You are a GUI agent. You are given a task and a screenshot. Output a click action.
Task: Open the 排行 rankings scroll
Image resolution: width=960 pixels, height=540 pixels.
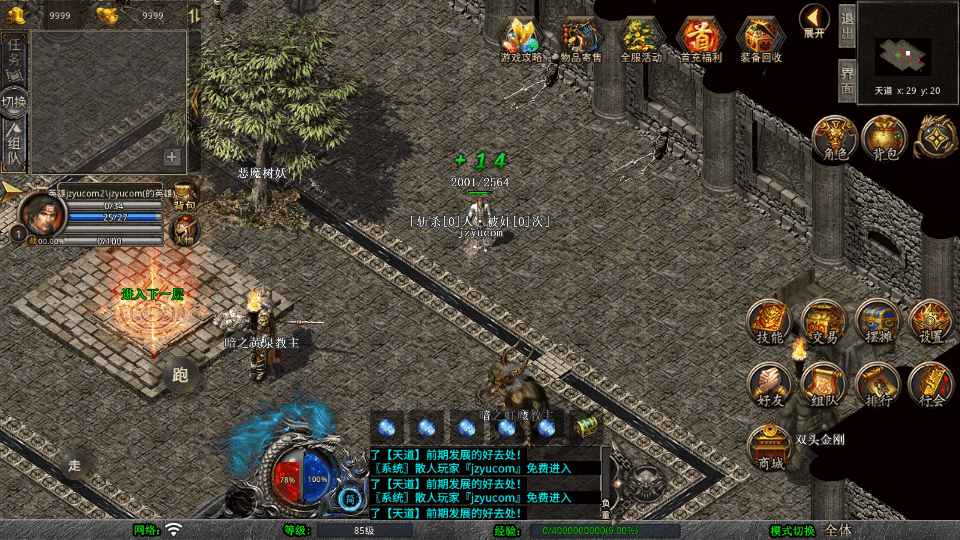(878, 384)
